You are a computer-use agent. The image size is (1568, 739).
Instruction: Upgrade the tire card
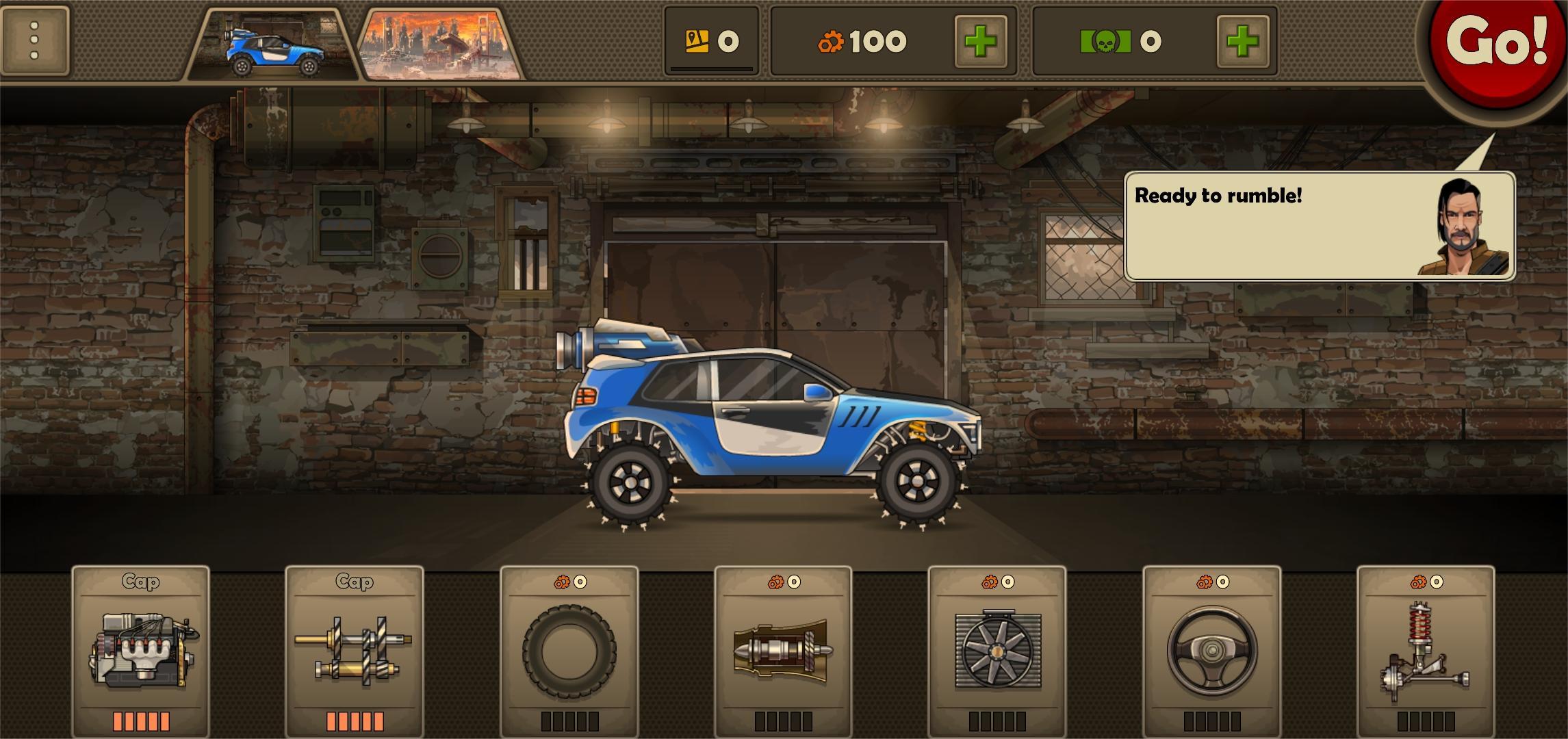[569, 650]
